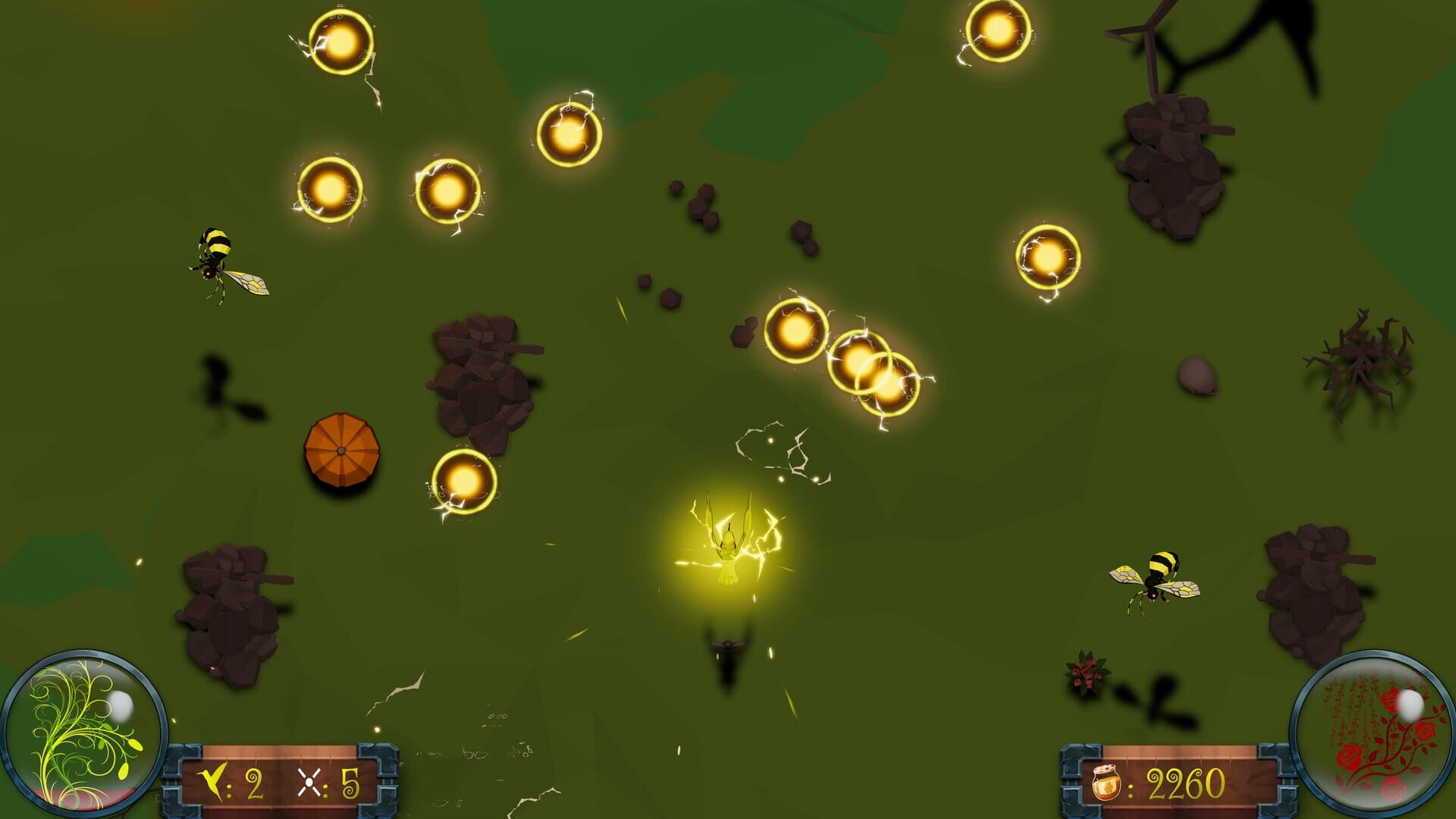The height and width of the screenshot is (819, 1456).
Task: Click the wasp enemy on the left side
Action: (220, 262)
